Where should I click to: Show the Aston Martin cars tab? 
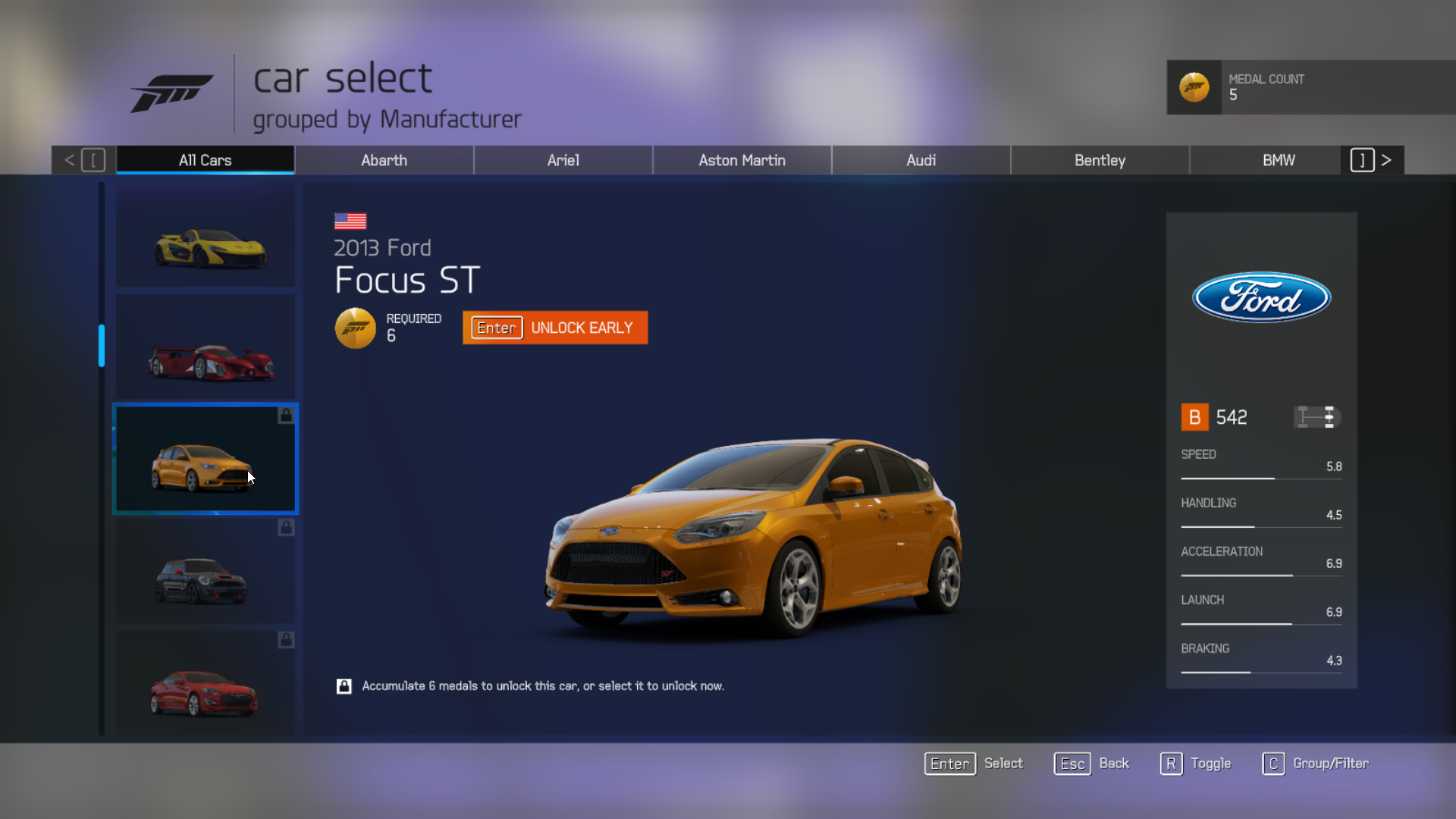click(x=742, y=160)
